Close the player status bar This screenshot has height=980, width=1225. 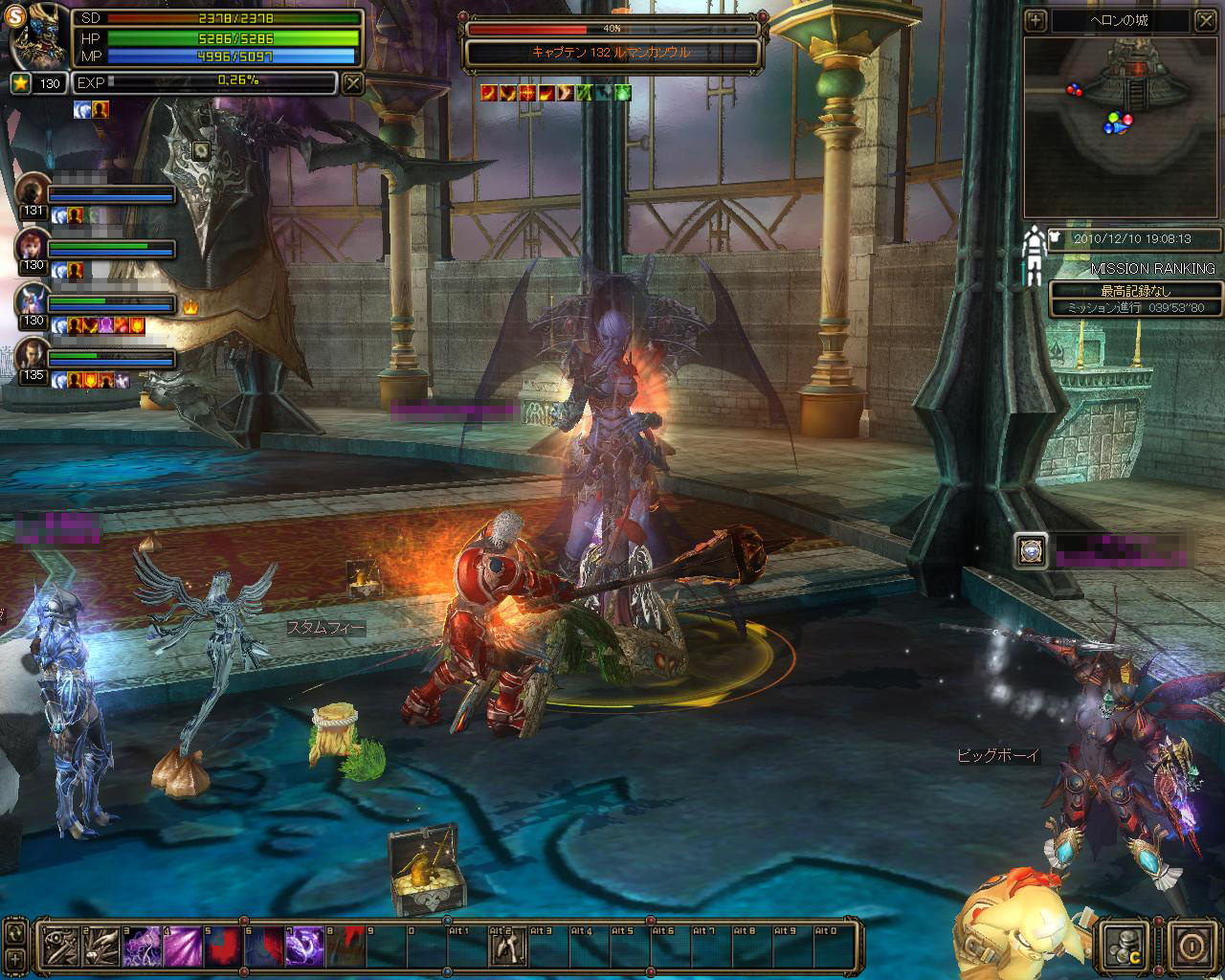click(x=353, y=83)
